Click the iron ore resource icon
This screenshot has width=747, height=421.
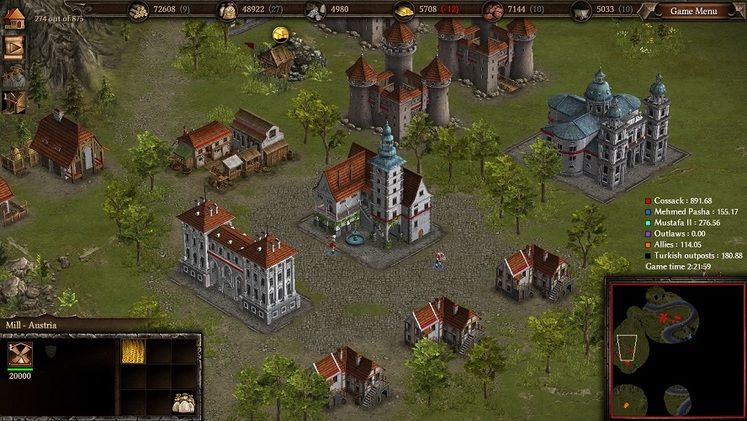click(x=492, y=11)
